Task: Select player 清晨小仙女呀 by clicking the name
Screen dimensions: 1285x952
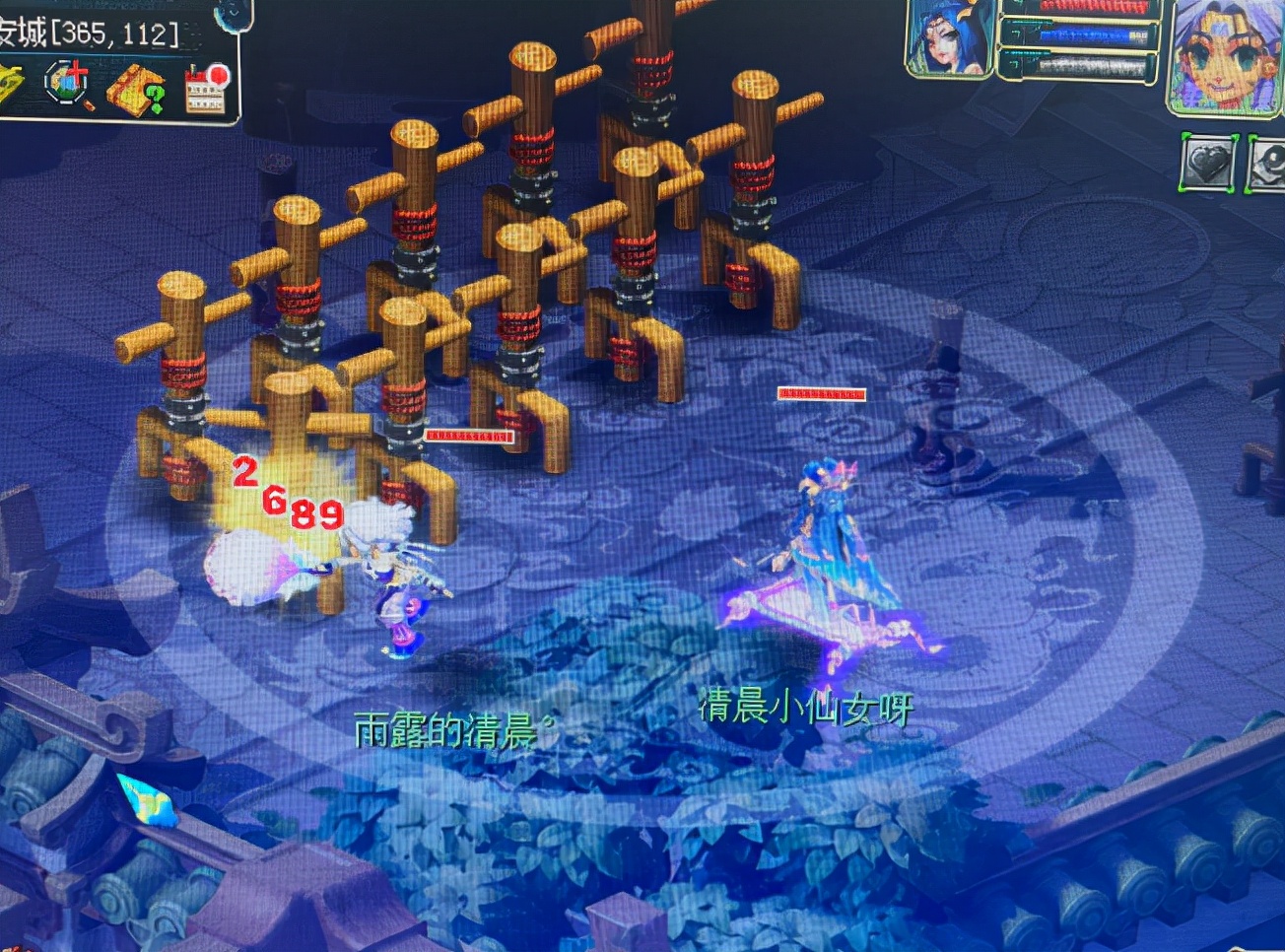Action: (805, 708)
